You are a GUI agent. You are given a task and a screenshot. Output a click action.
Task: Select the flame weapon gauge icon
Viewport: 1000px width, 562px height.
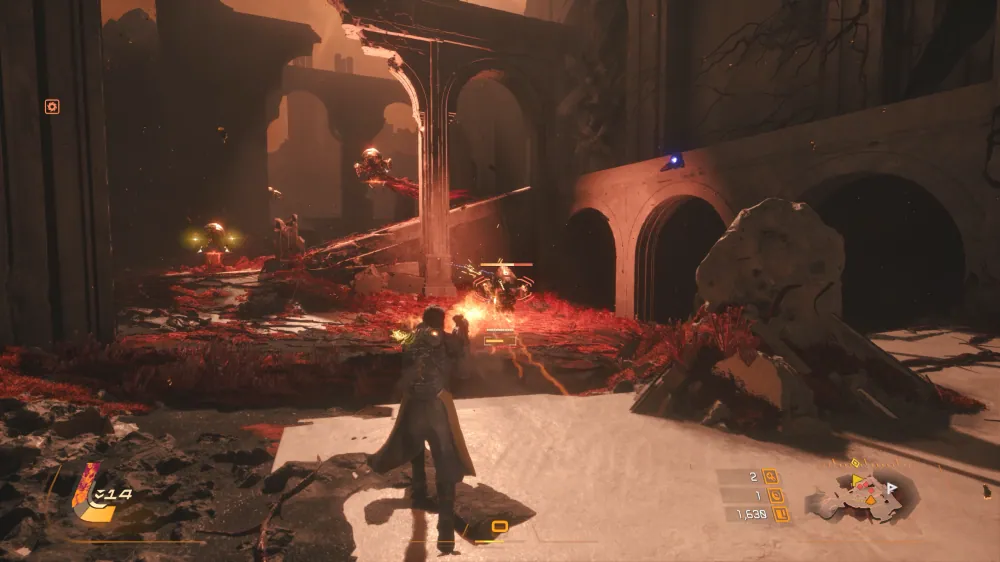pyautogui.click(x=89, y=489)
